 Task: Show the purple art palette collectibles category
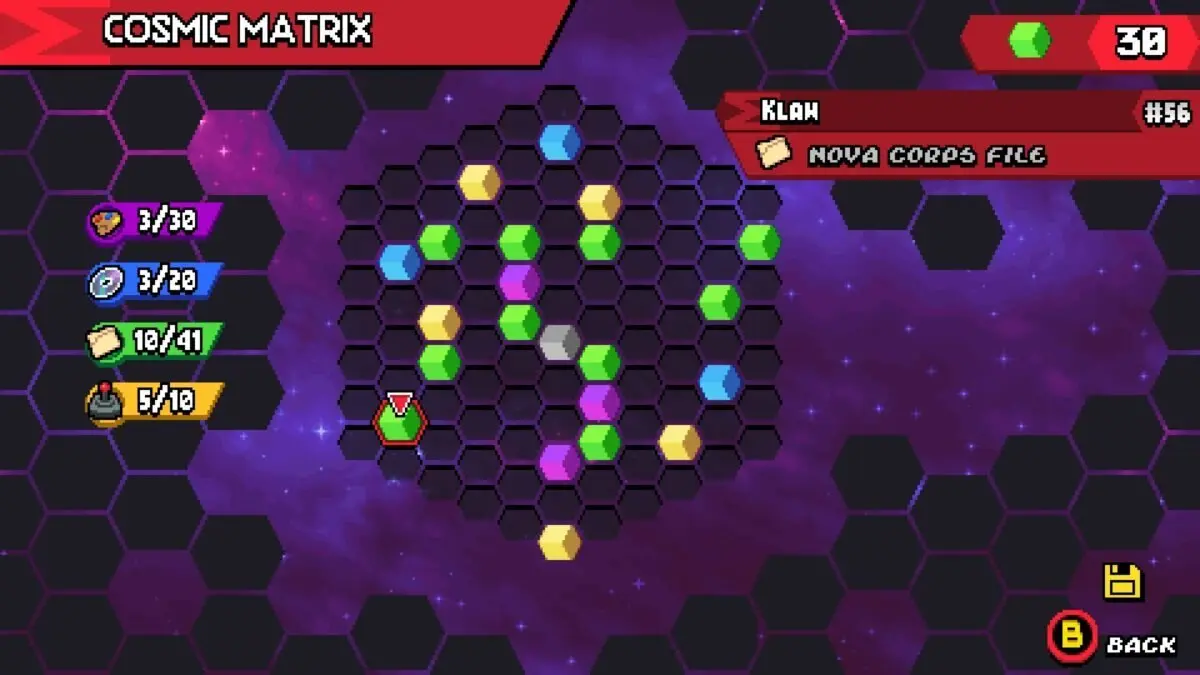tap(153, 221)
